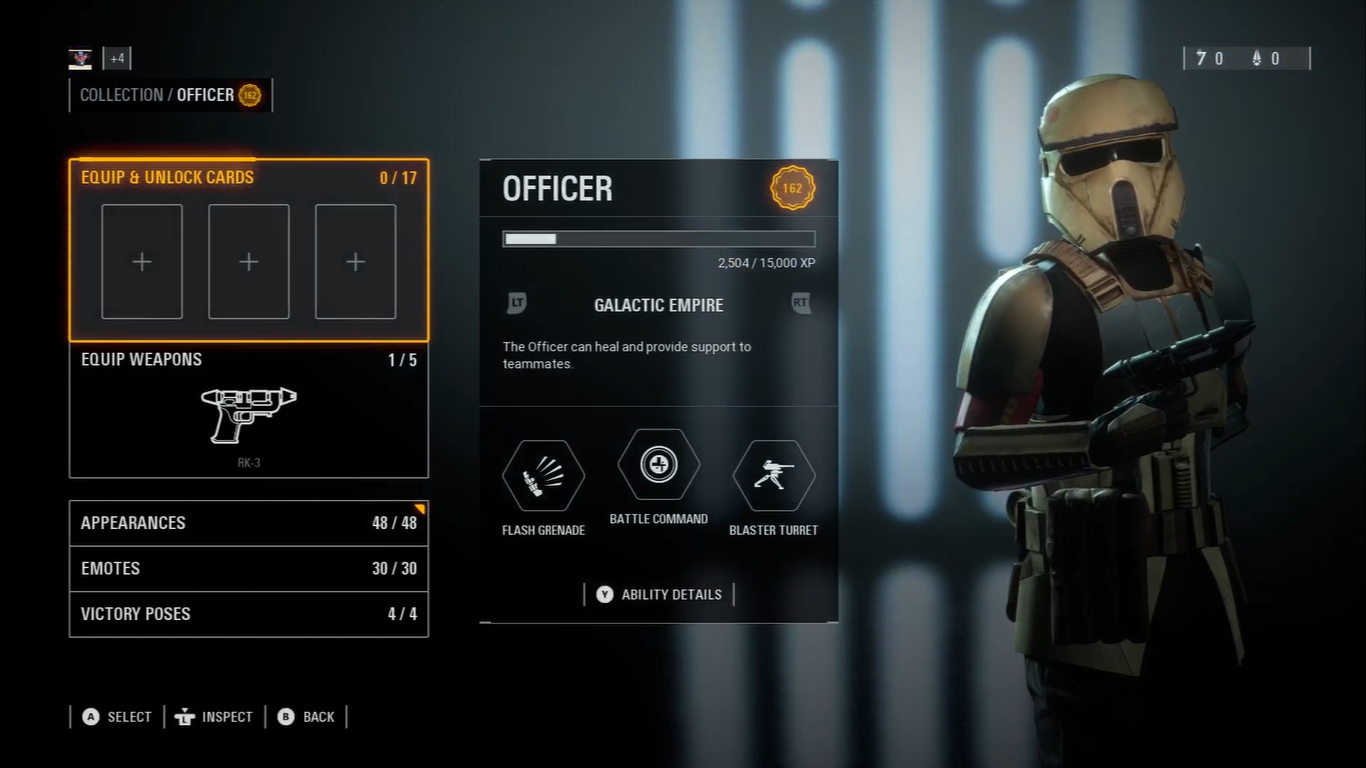Viewport: 1366px width, 768px height.
Task: Select the Blaster Turret ability icon
Action: [x=774, y=476]
